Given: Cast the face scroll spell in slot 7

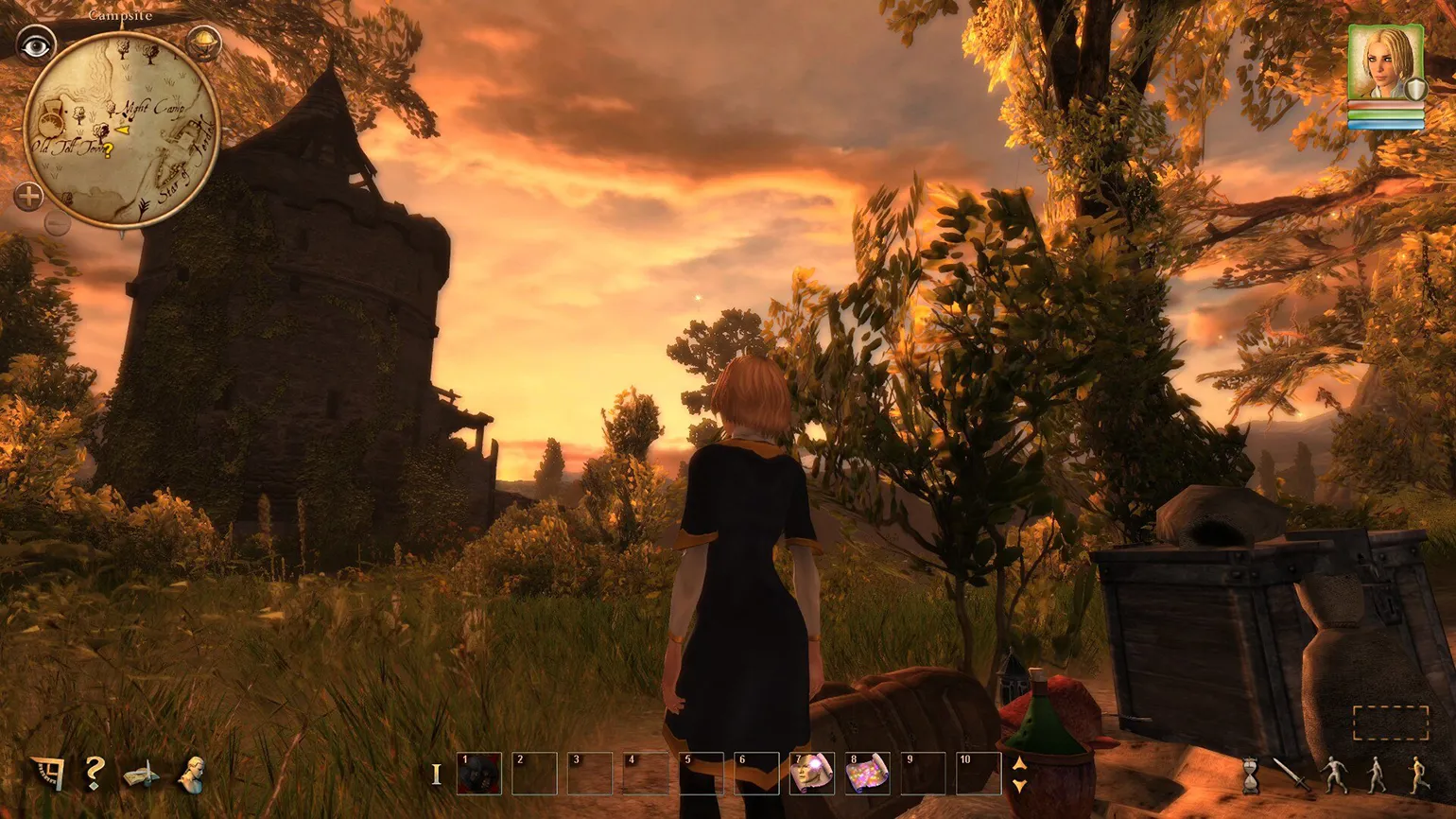Looking at the screenshot, I should [x=812, y=774].
